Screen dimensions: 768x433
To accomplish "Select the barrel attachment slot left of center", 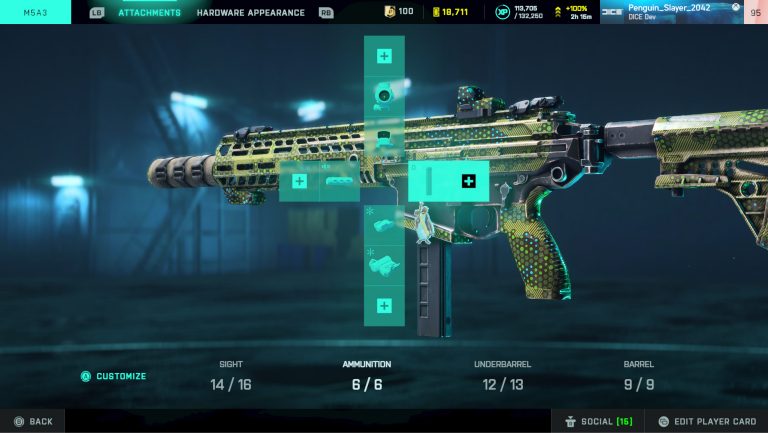I will point(340,181).
